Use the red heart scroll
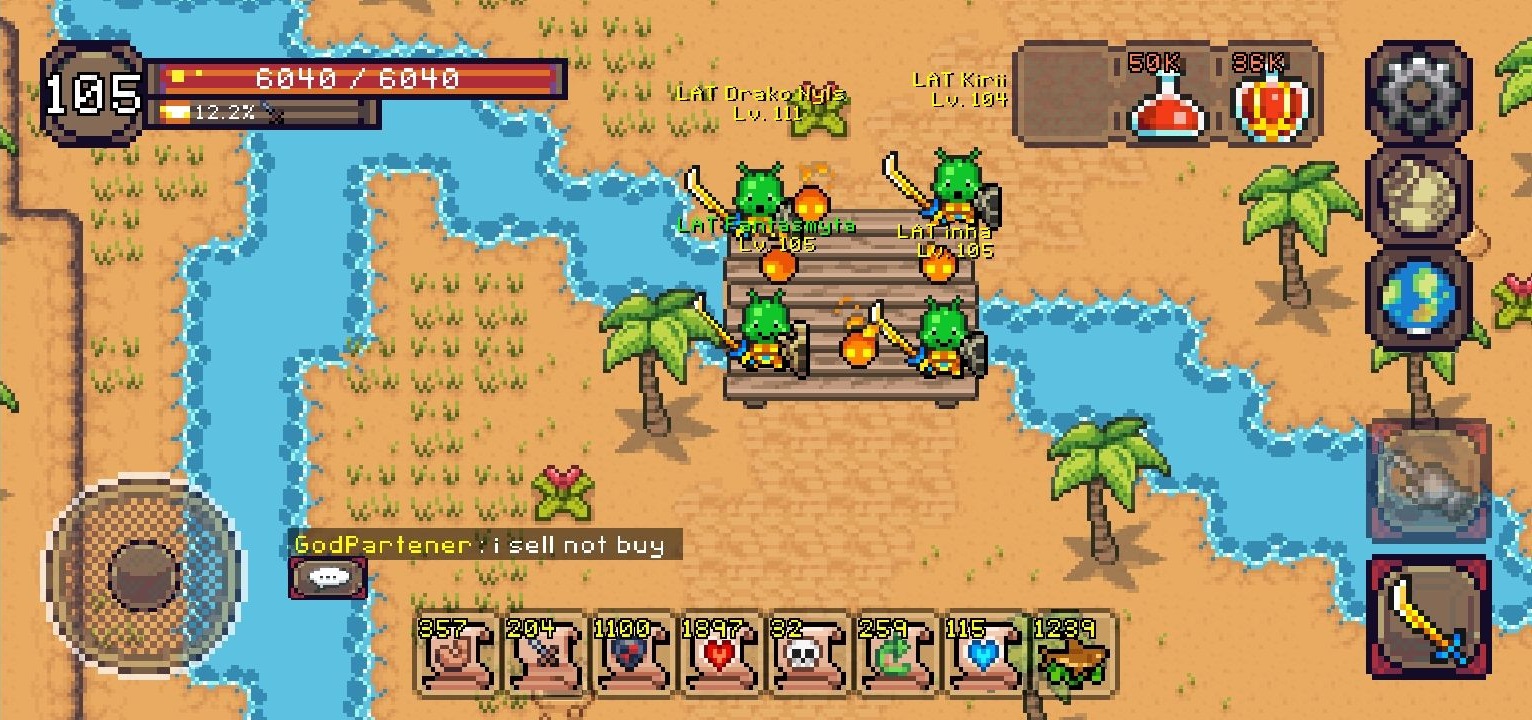The width and height of the screenshot is (1532, 720). (721, 655)
